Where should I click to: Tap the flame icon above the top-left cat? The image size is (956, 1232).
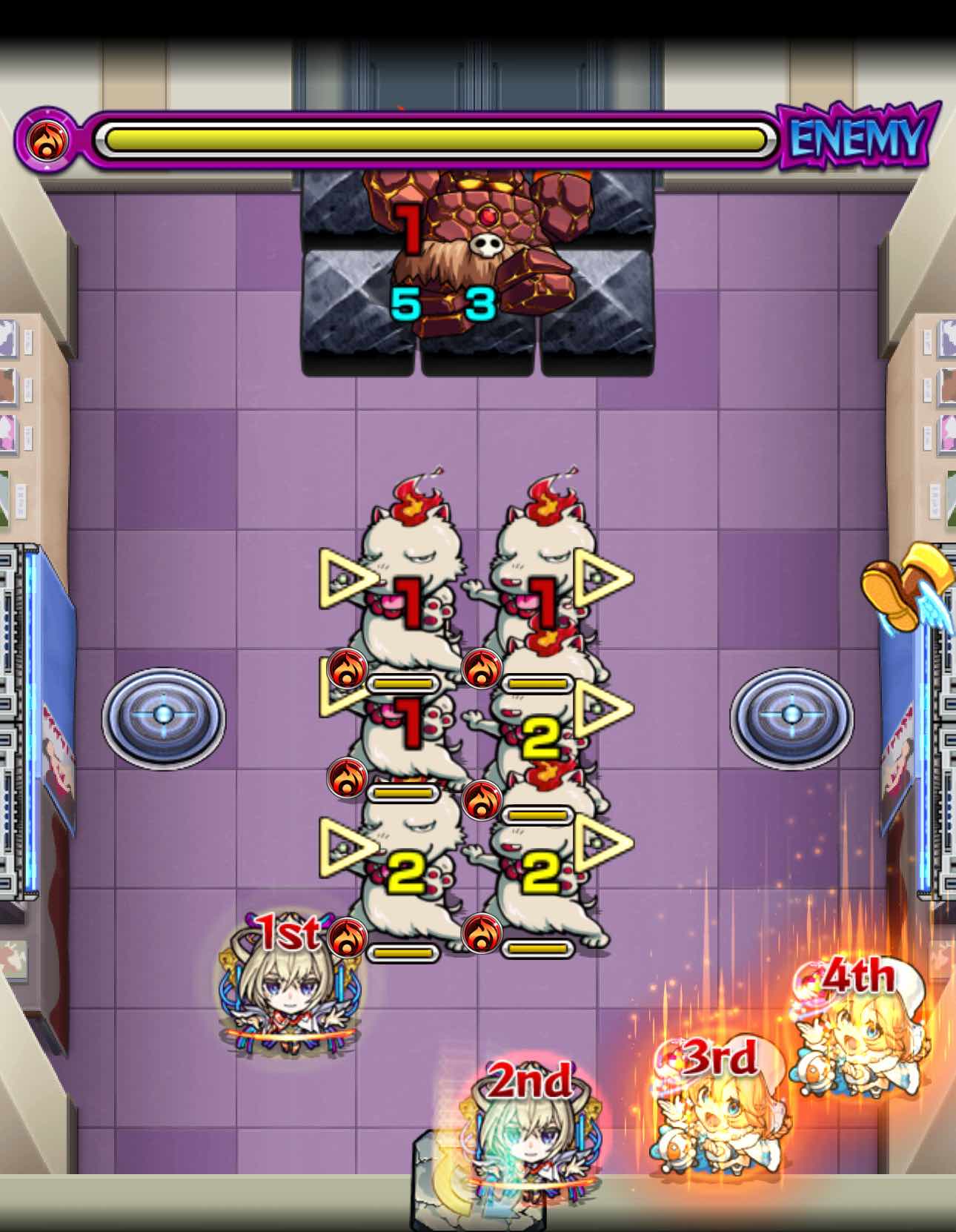pos(412,503)
